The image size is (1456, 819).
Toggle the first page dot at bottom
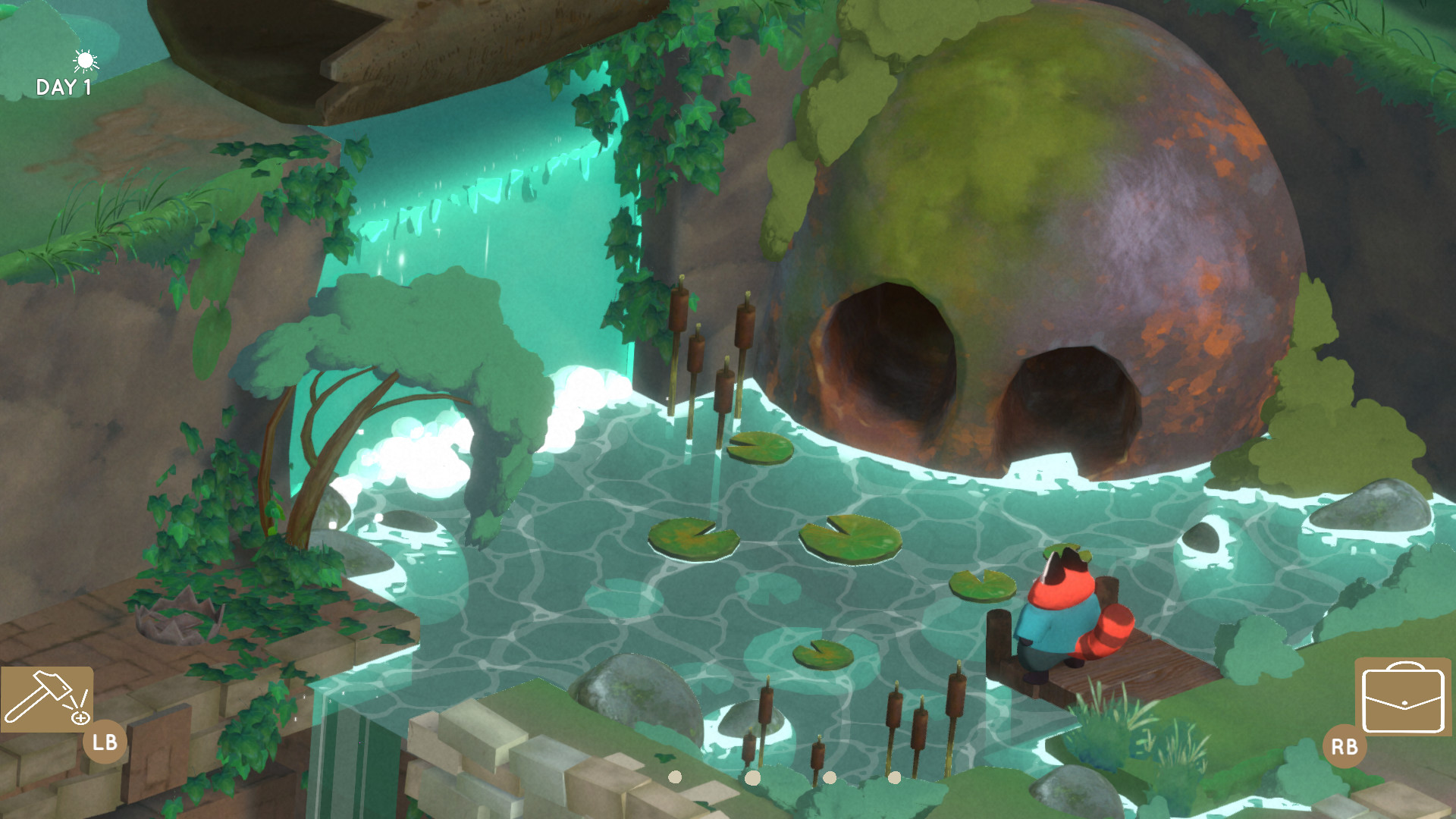(x=675, y=776)
